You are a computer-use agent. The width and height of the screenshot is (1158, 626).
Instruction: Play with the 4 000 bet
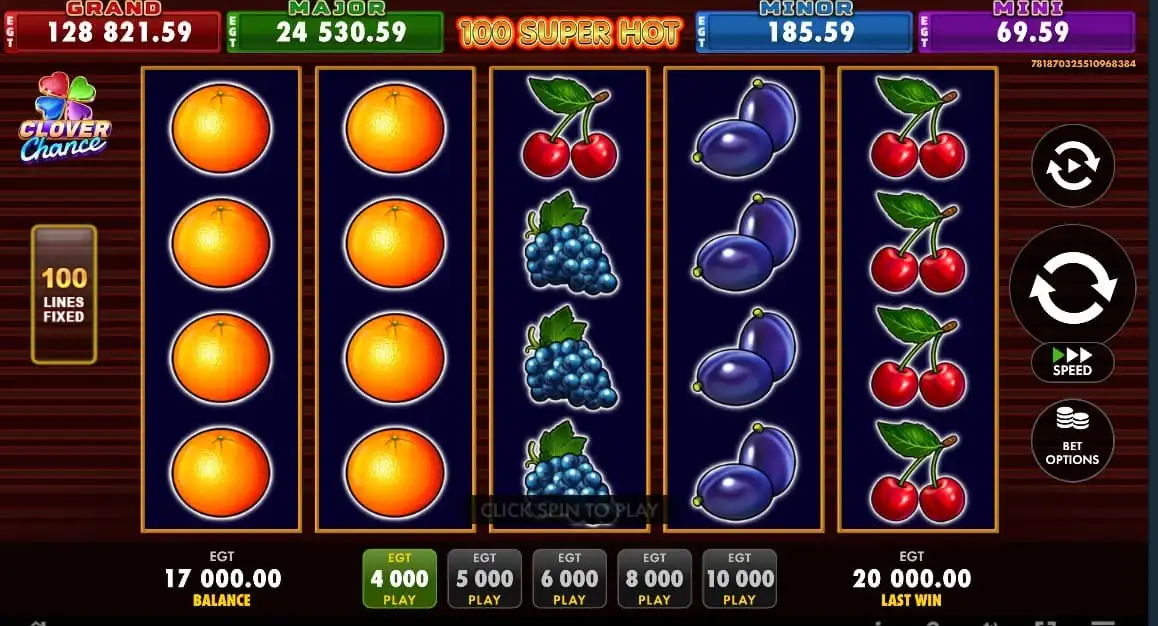tap(399, 579)
